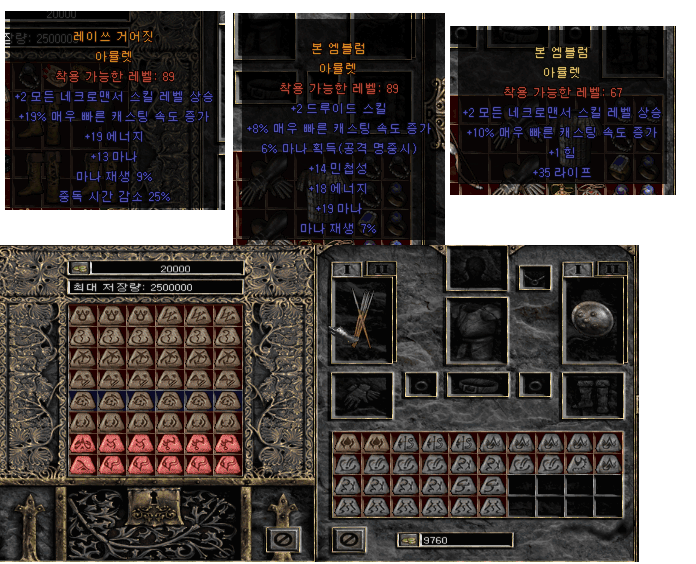Image resolution: width=696 pixels, height=564 pixels.
Task: Close the inventory panel
Action: 348,540
